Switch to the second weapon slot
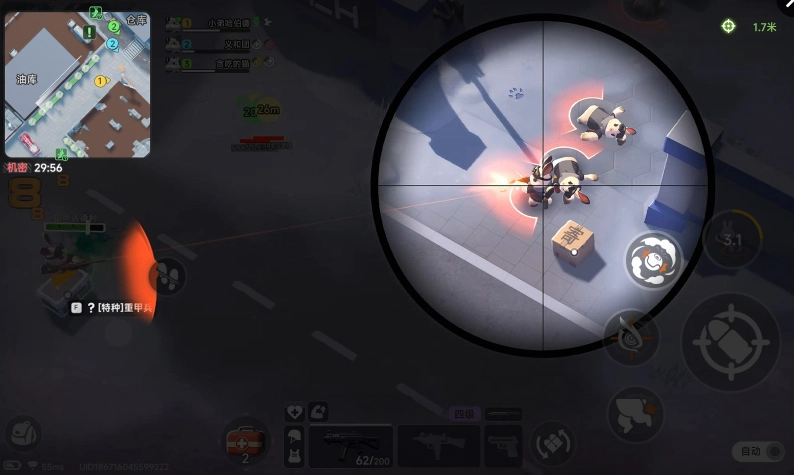This screenshot has height=475, width=794. [x=437, y=444]
